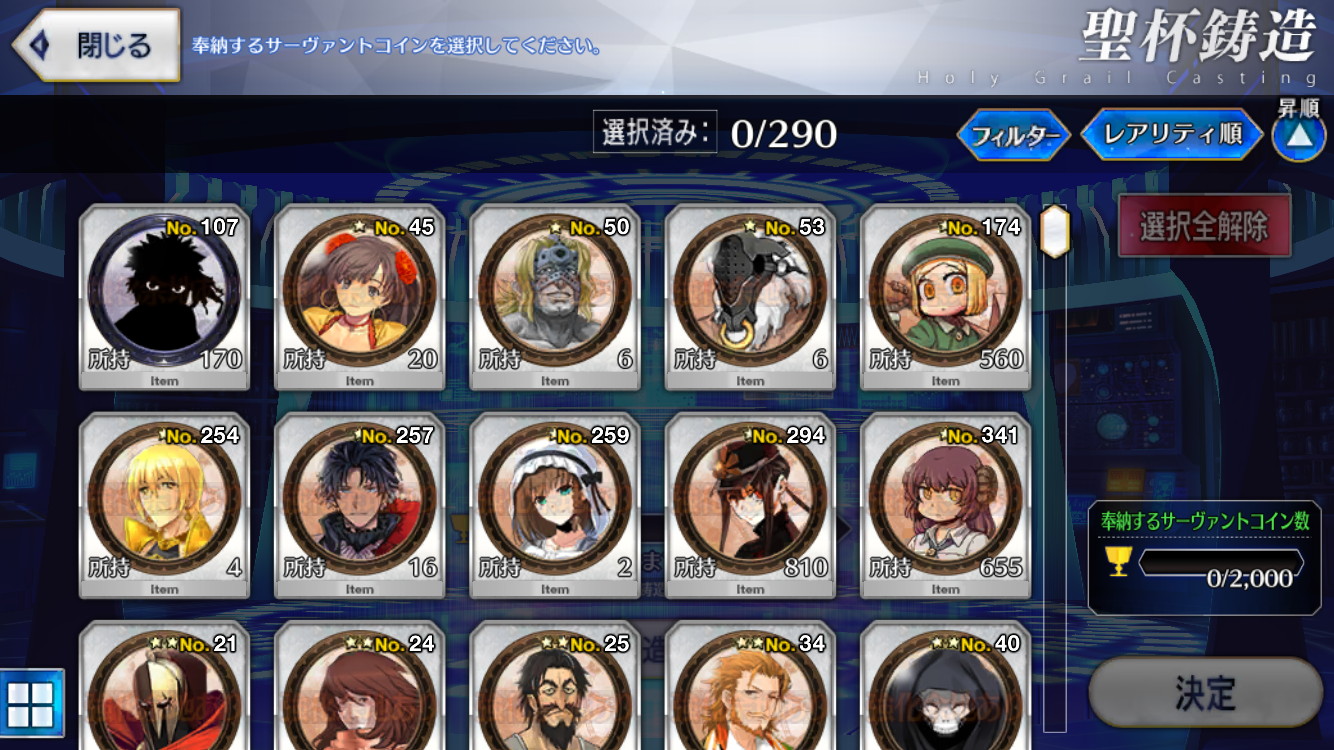
Task: Select servant coin No. 254
Action: pyautogui.click(x=164, y=507)
